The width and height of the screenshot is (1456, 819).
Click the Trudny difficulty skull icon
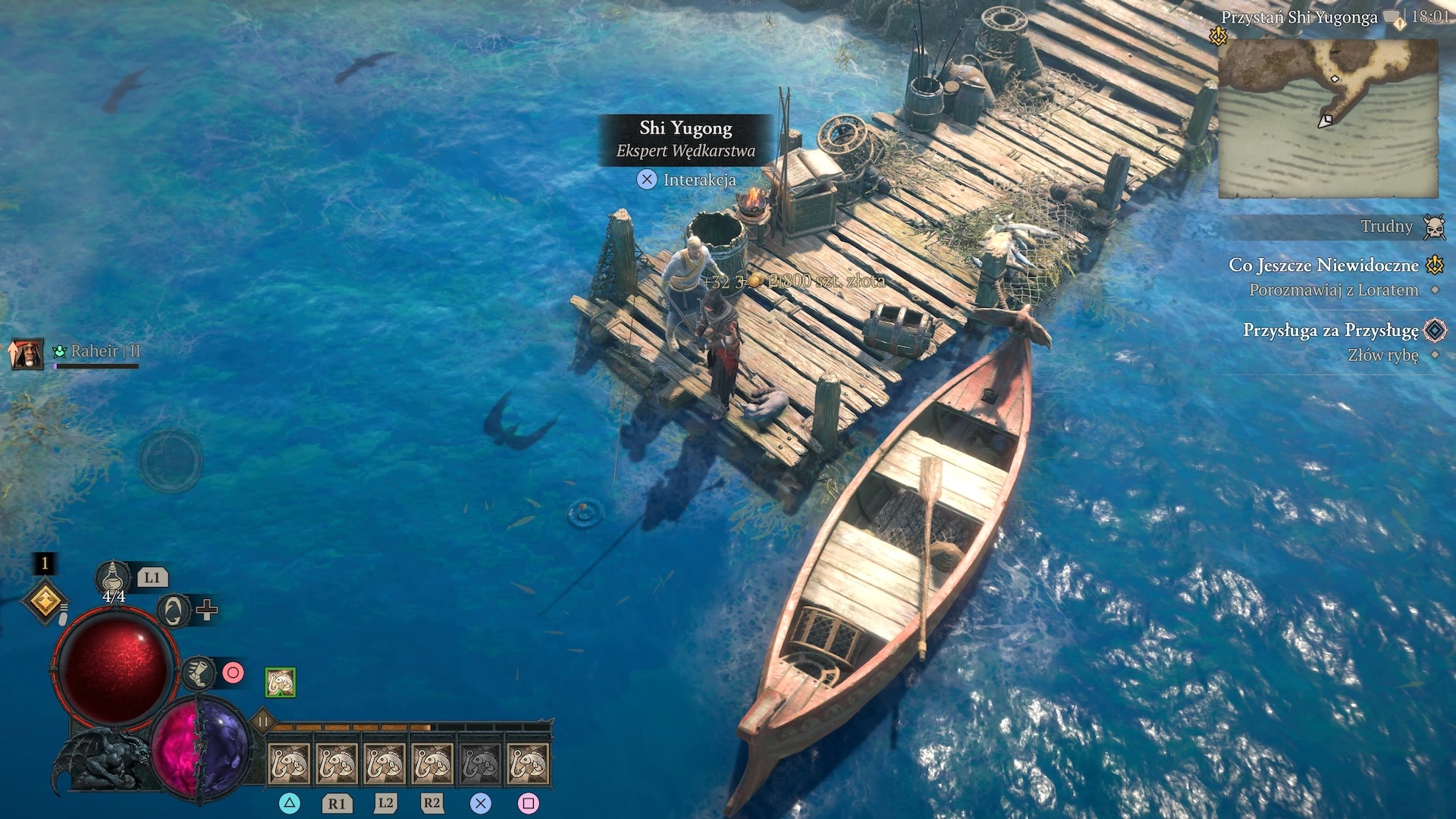click(x=1433, y=227)
